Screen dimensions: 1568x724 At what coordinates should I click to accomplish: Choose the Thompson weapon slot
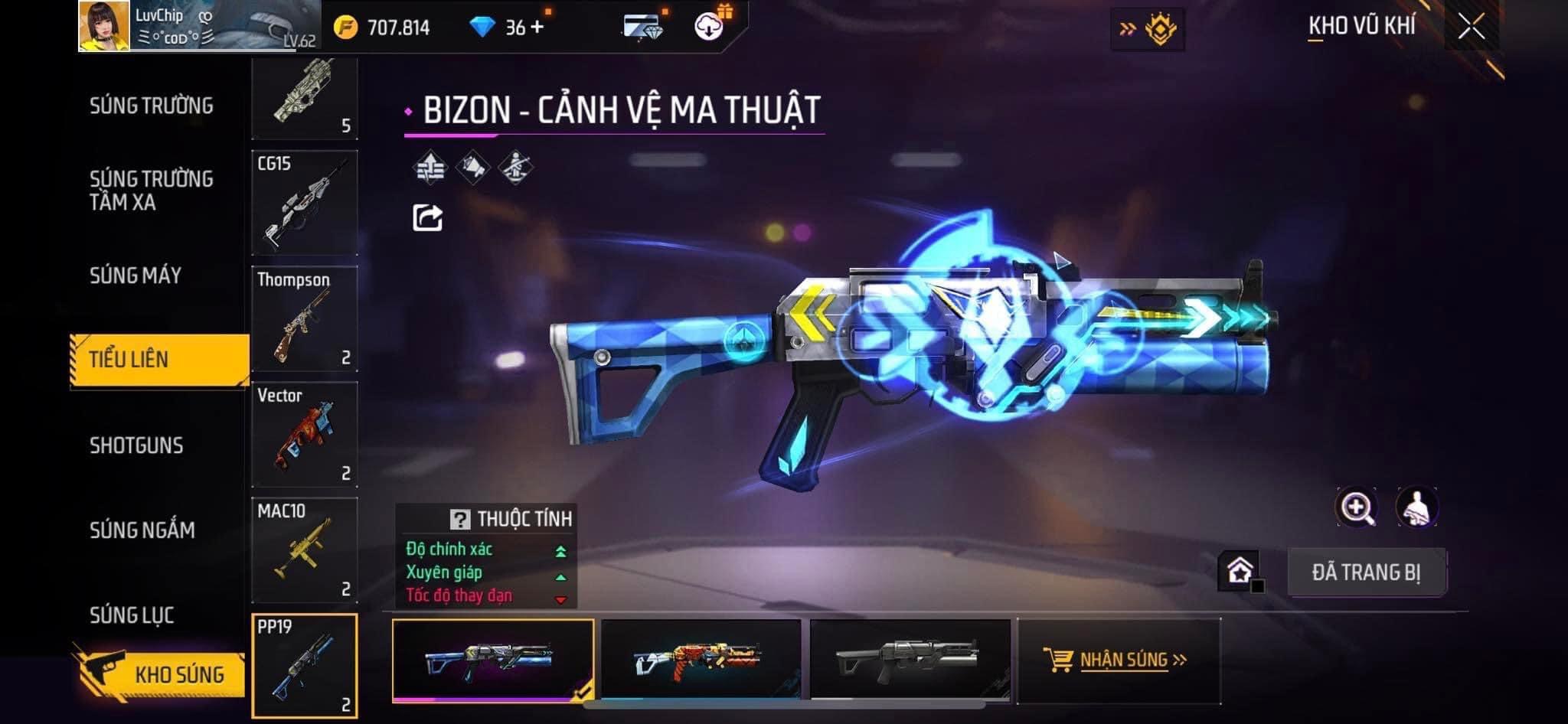[x=305, y=318]
